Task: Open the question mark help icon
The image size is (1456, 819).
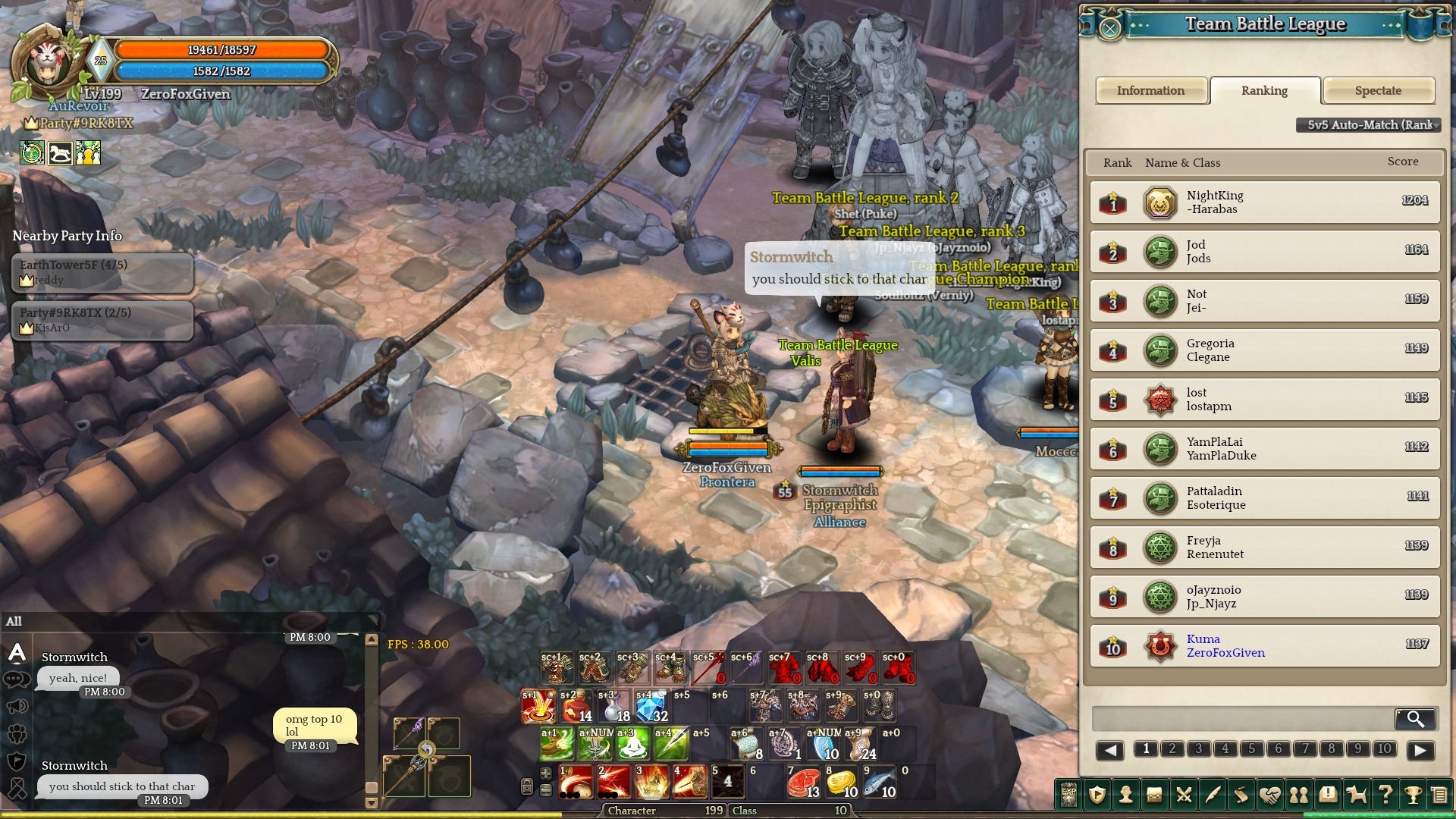Action: [1385, 795]
